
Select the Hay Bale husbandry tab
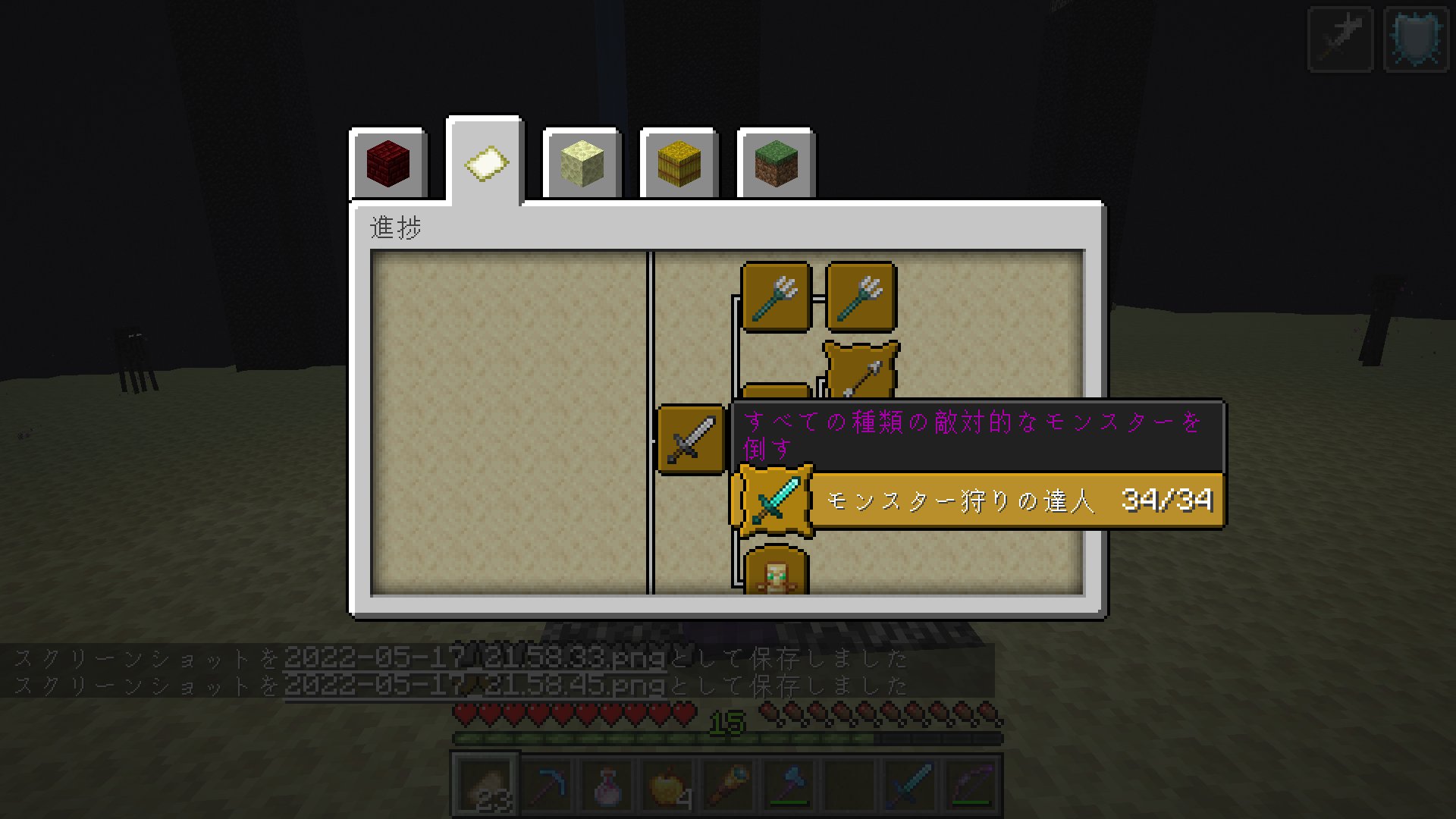679,162
